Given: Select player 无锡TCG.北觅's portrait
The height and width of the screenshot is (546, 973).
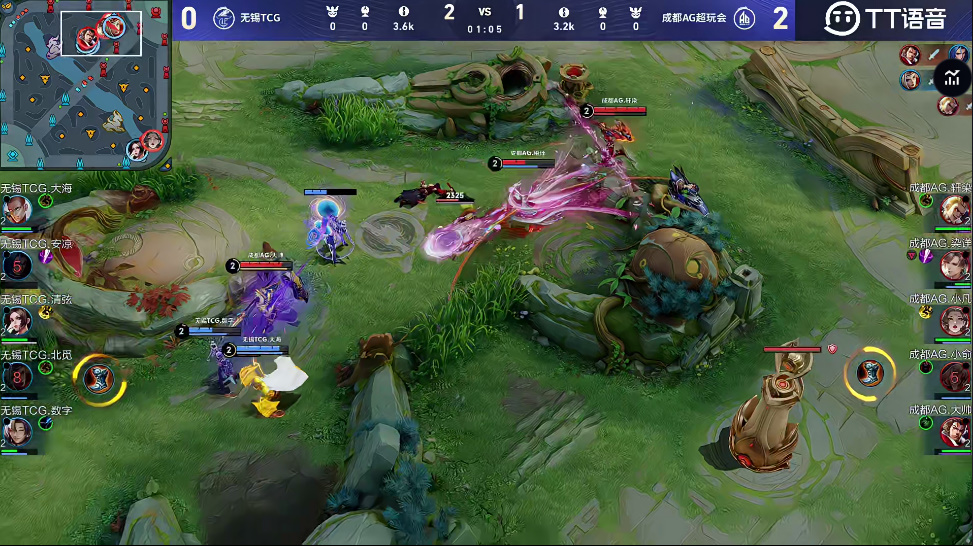Looking at the screenshot, I should 17,377.
